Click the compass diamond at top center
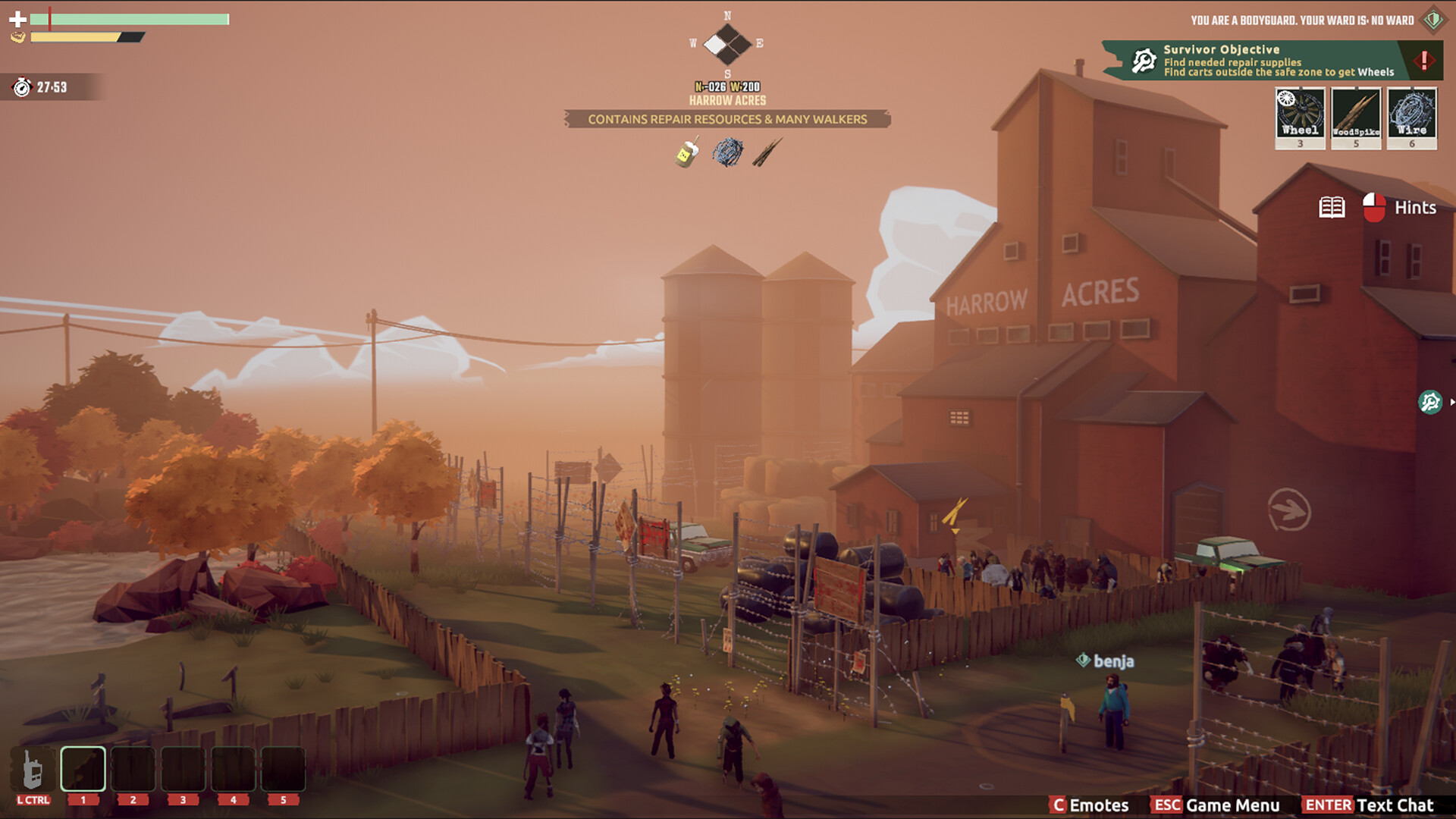This screenshot has height=819, width=1456. pos(727,44)
